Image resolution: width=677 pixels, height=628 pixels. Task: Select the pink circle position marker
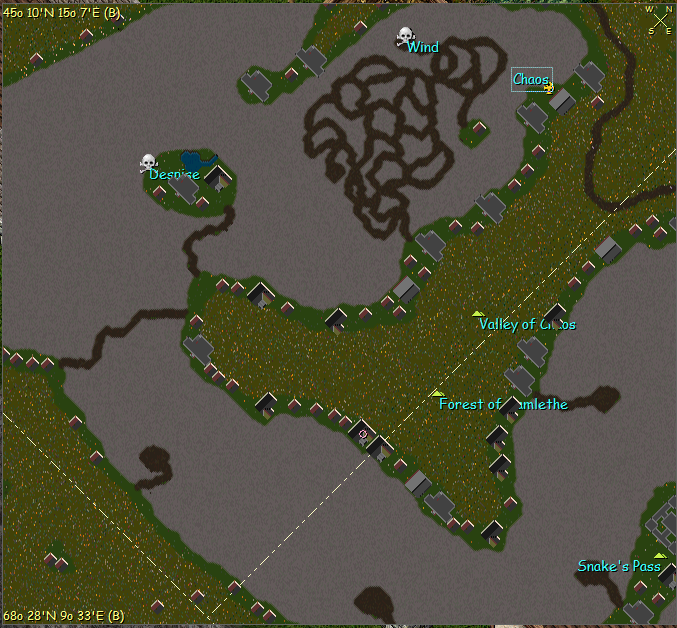pyautogui.click(x=363, y=434)
